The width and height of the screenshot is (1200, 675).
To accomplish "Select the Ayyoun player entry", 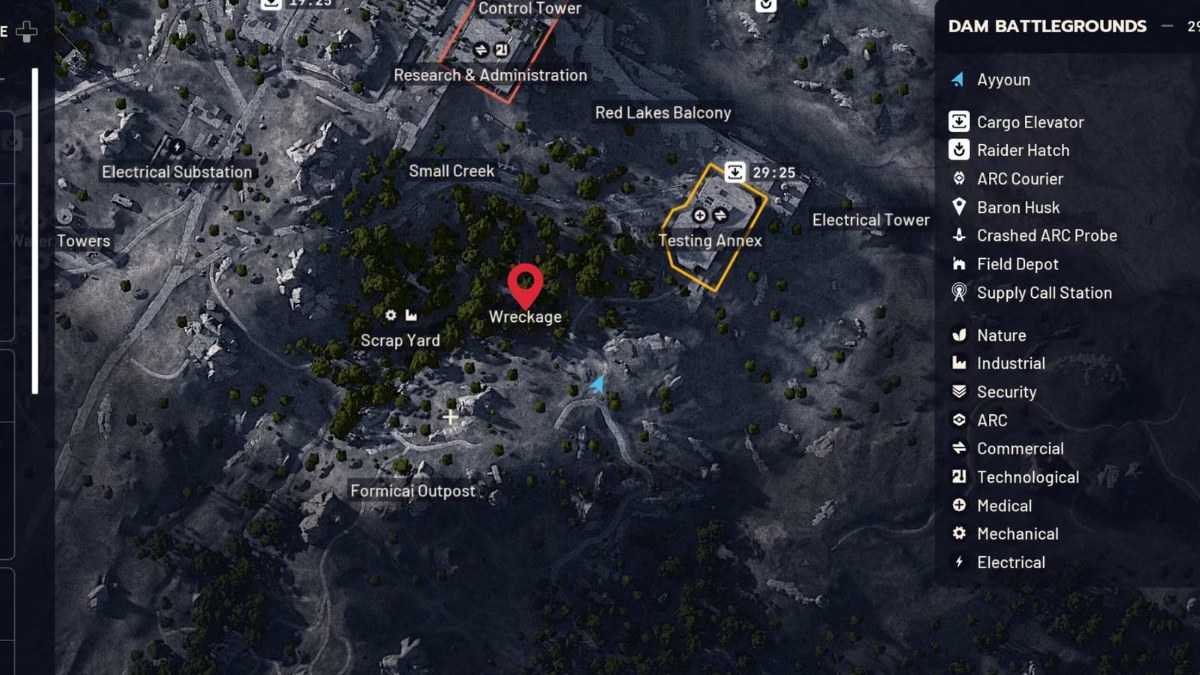I will (x=1003, y=80).
